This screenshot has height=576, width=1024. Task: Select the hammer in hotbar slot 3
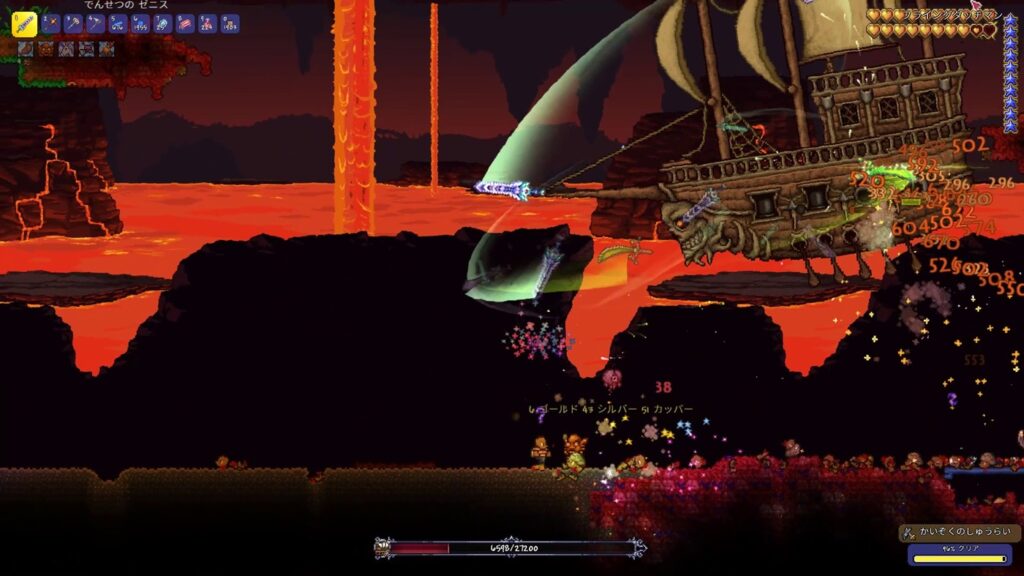coord(74,23)
